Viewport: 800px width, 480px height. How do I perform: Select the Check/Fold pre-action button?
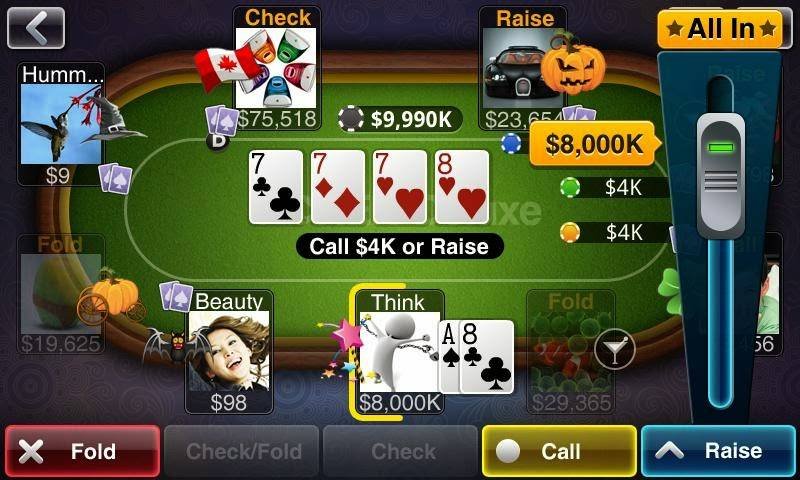tap(241, 451)
